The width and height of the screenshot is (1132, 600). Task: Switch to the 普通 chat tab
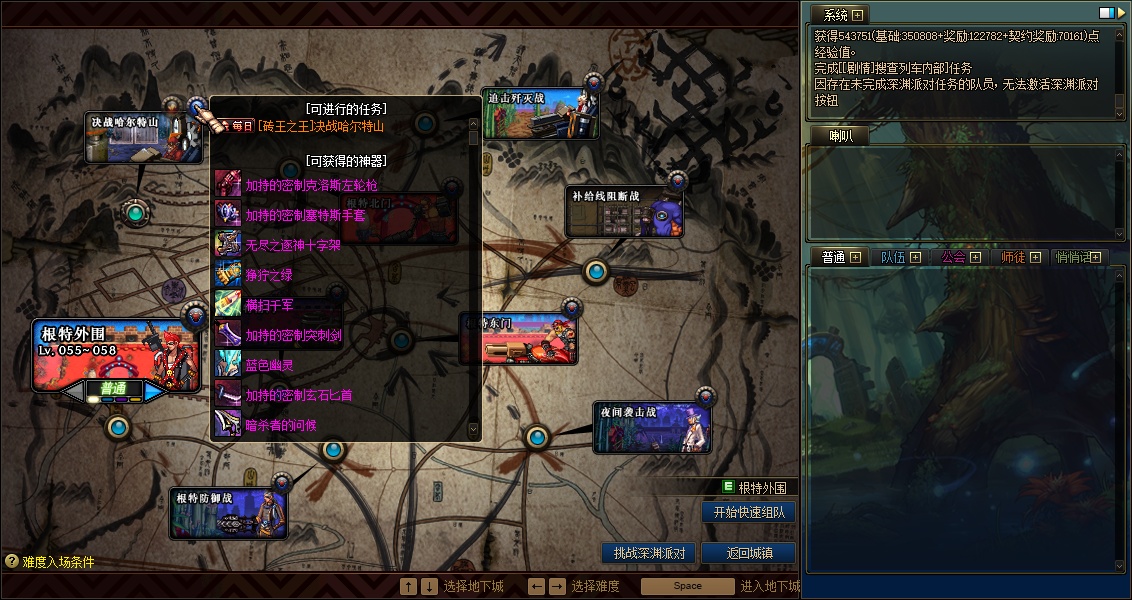(833, 257)
